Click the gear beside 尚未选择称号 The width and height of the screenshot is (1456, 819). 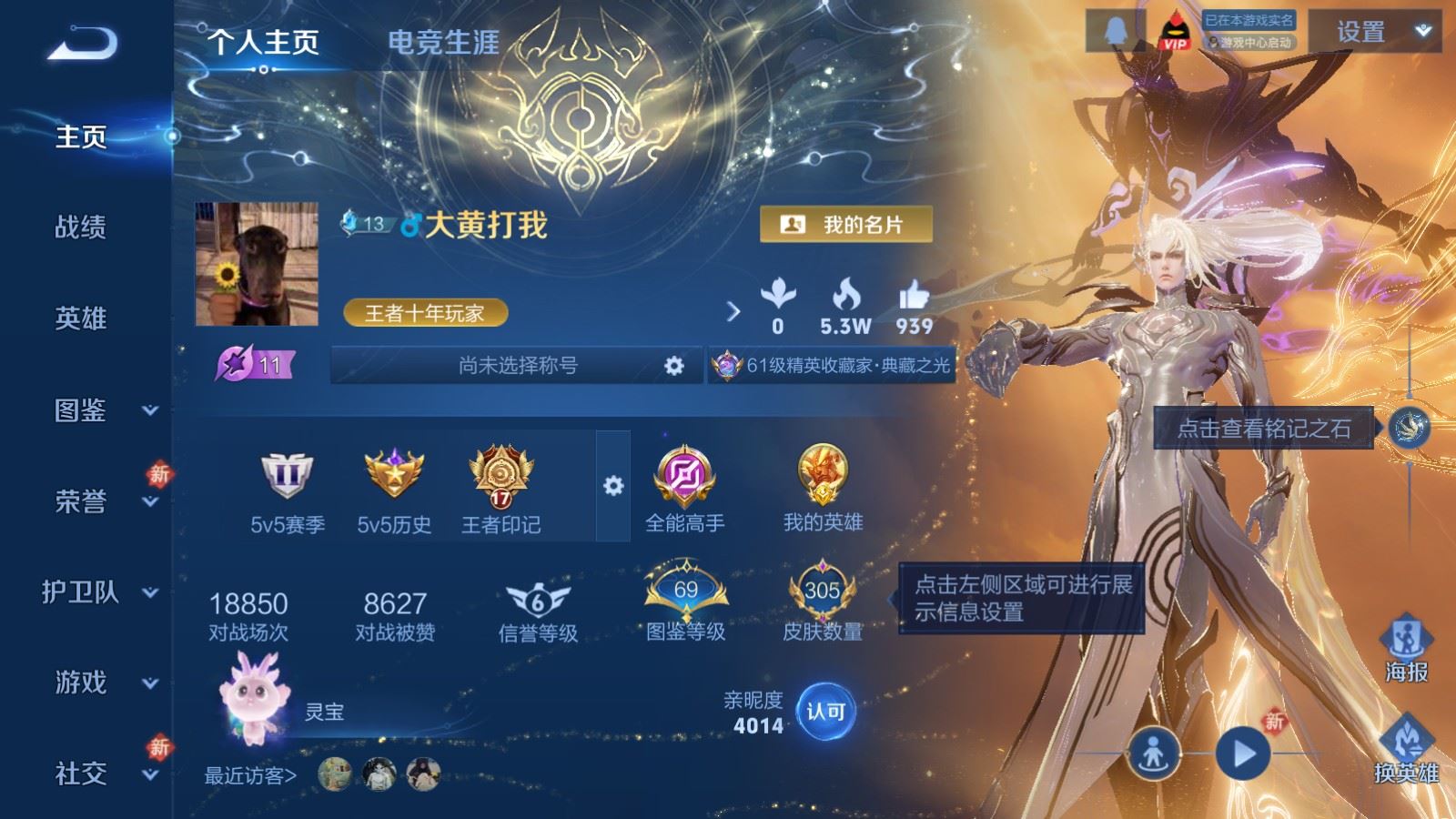pos(673,365)
